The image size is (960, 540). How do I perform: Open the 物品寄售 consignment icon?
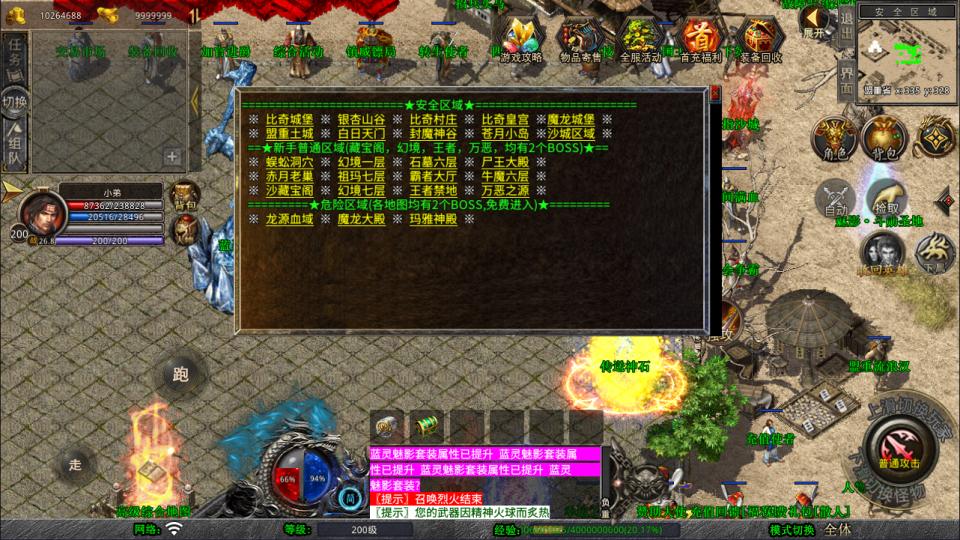(580, 41)
